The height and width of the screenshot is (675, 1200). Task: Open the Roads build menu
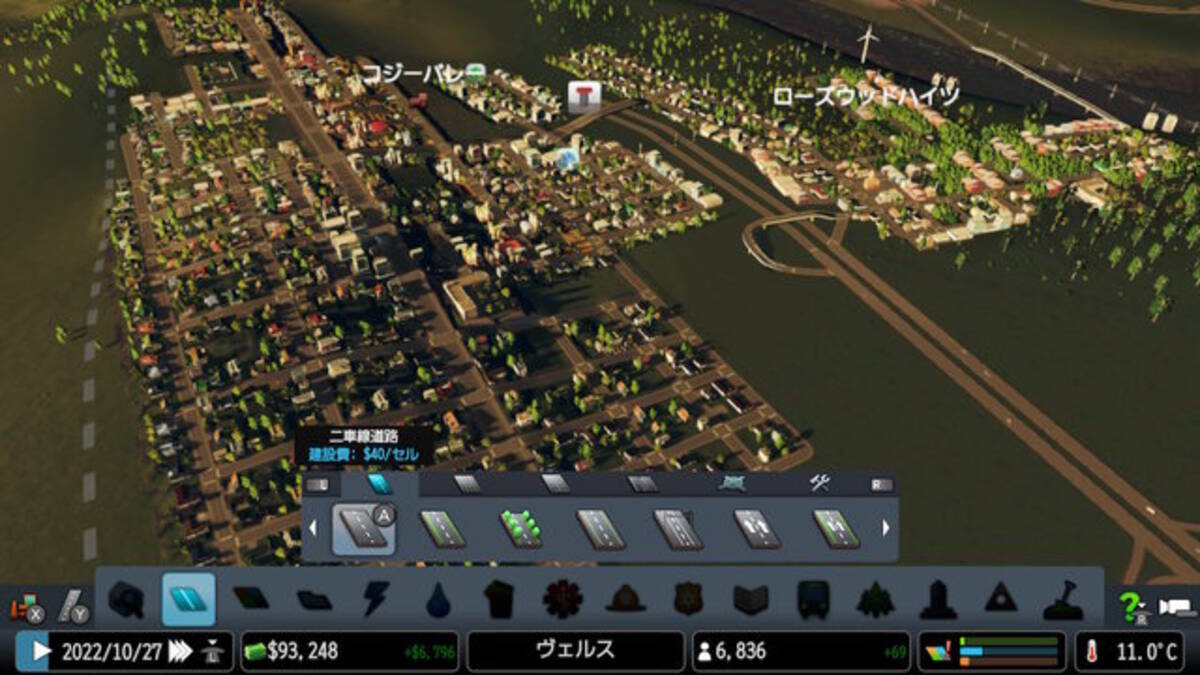click(188, 600)
